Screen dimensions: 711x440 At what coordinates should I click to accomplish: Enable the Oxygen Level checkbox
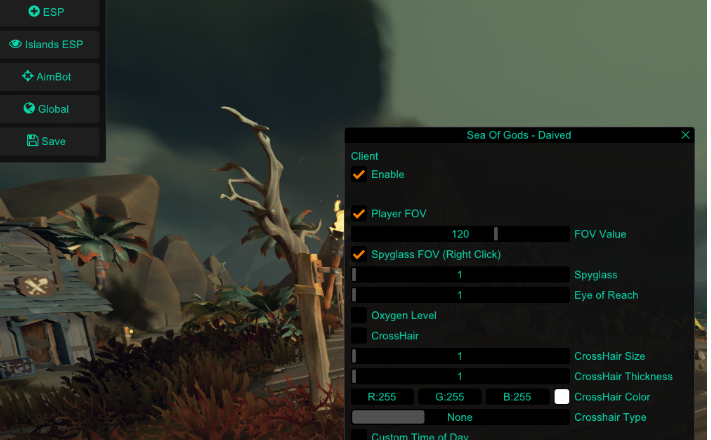click(x=359, y=315)
